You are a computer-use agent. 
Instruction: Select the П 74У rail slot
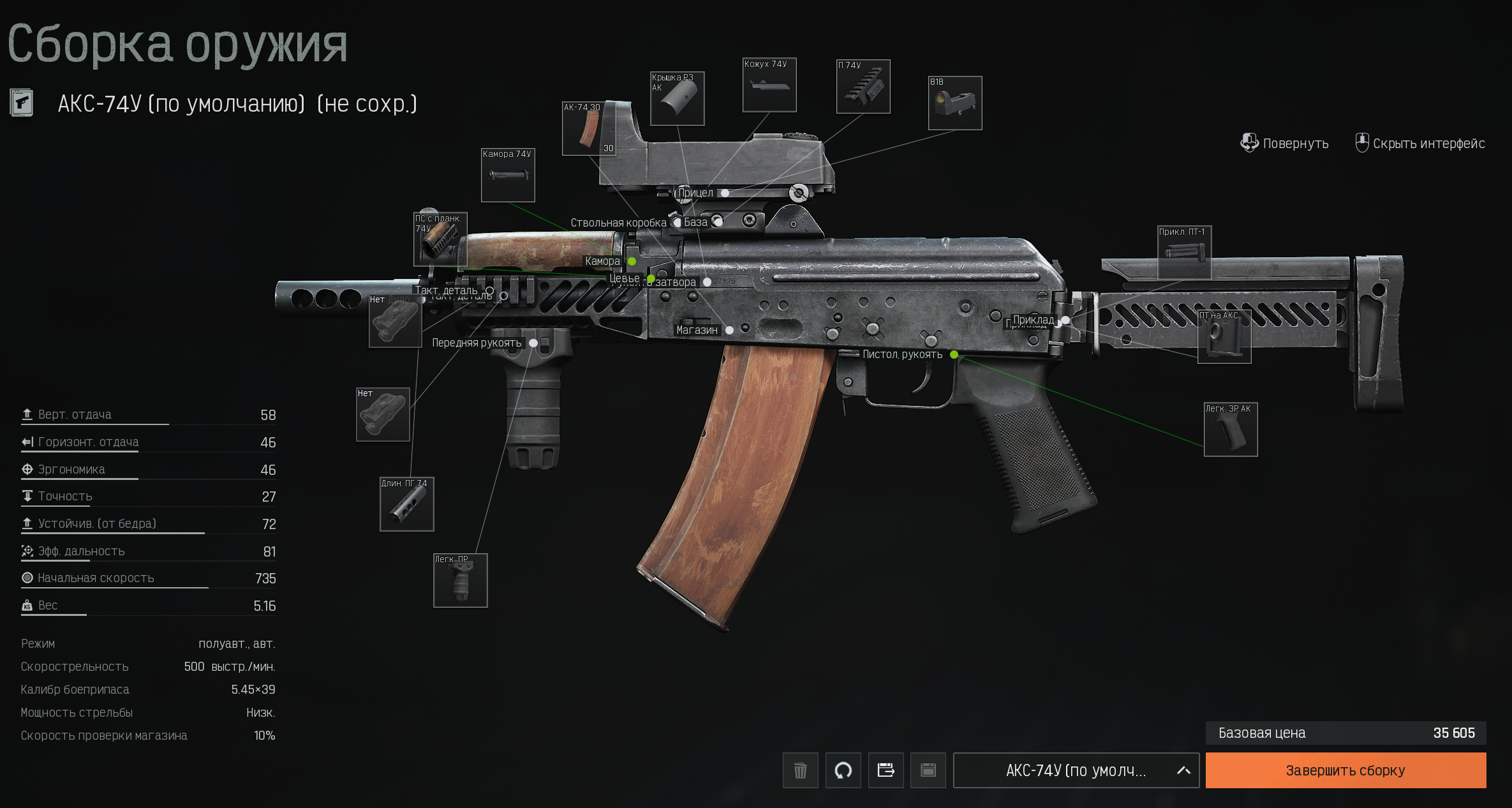tap(863, 87)
